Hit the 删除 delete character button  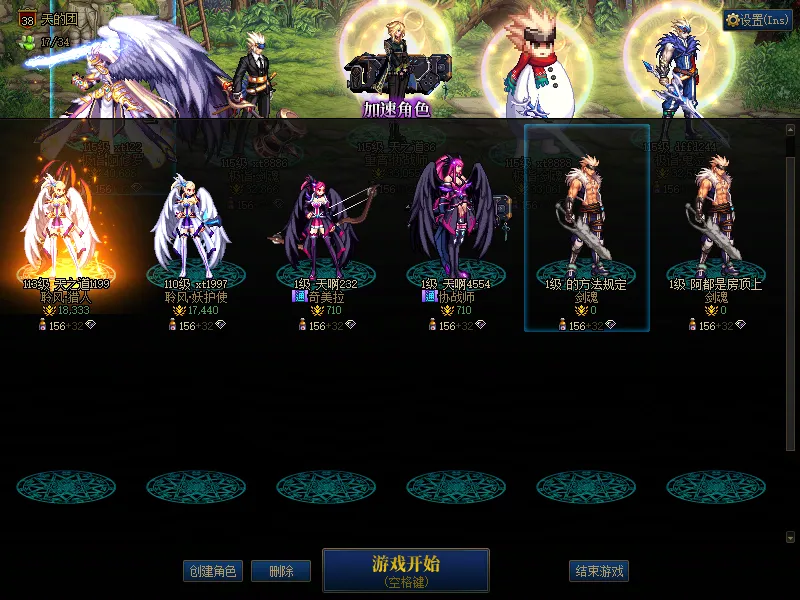281,571
